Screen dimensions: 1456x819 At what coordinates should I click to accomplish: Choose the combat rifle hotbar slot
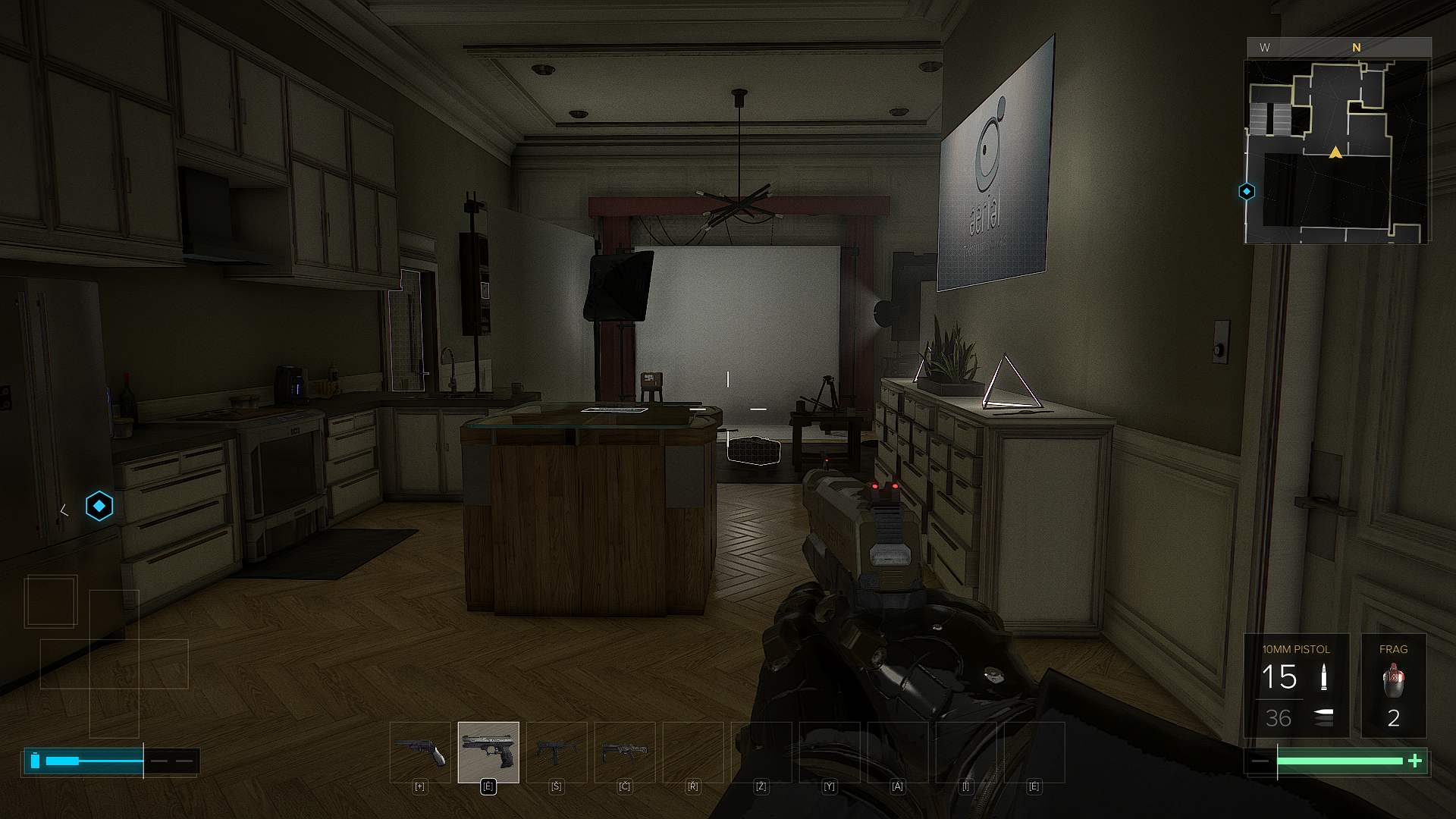click(625, 752)
